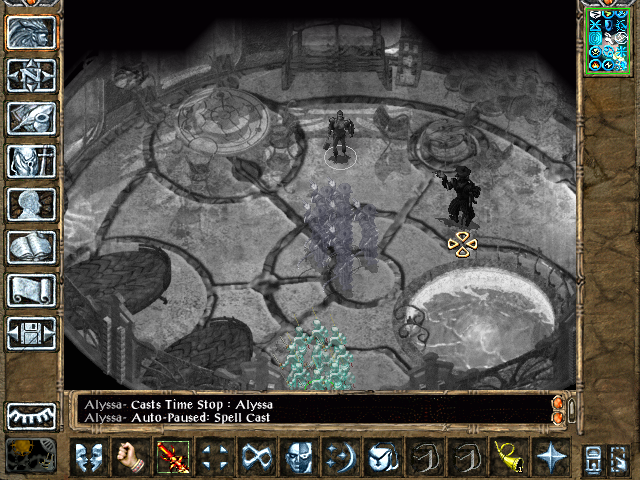
Task: Open the priest scroll from the sidebar
Action: (x=31, y=289)
